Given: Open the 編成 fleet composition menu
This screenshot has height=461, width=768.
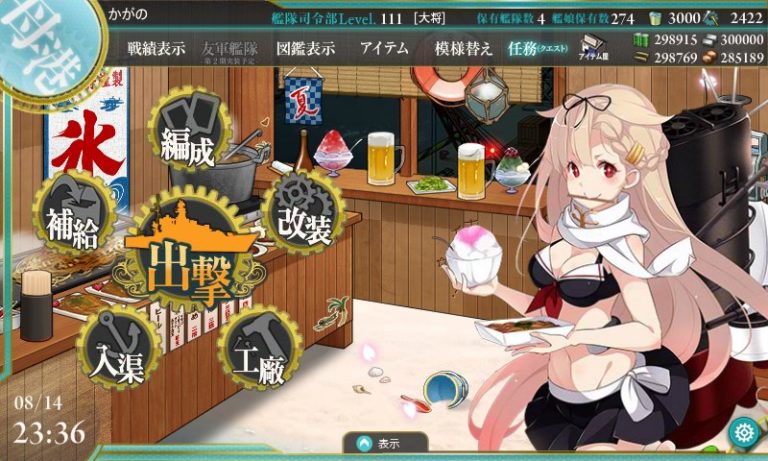Looking at the screenshot, I should [188, 139].
